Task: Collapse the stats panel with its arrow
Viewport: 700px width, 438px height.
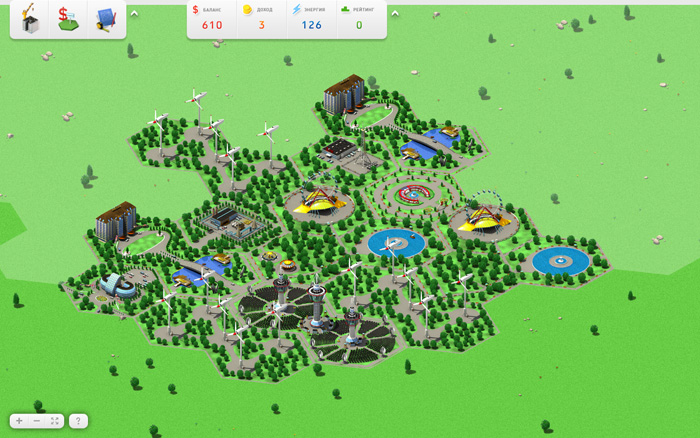Action: [395, 14]
